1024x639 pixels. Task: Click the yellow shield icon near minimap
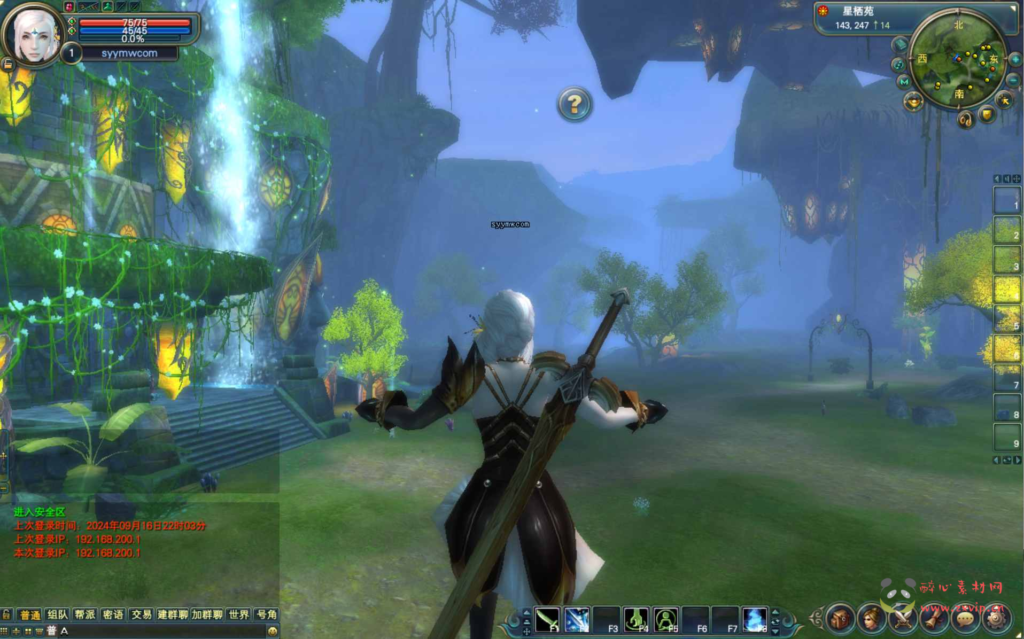coord(988,115)
